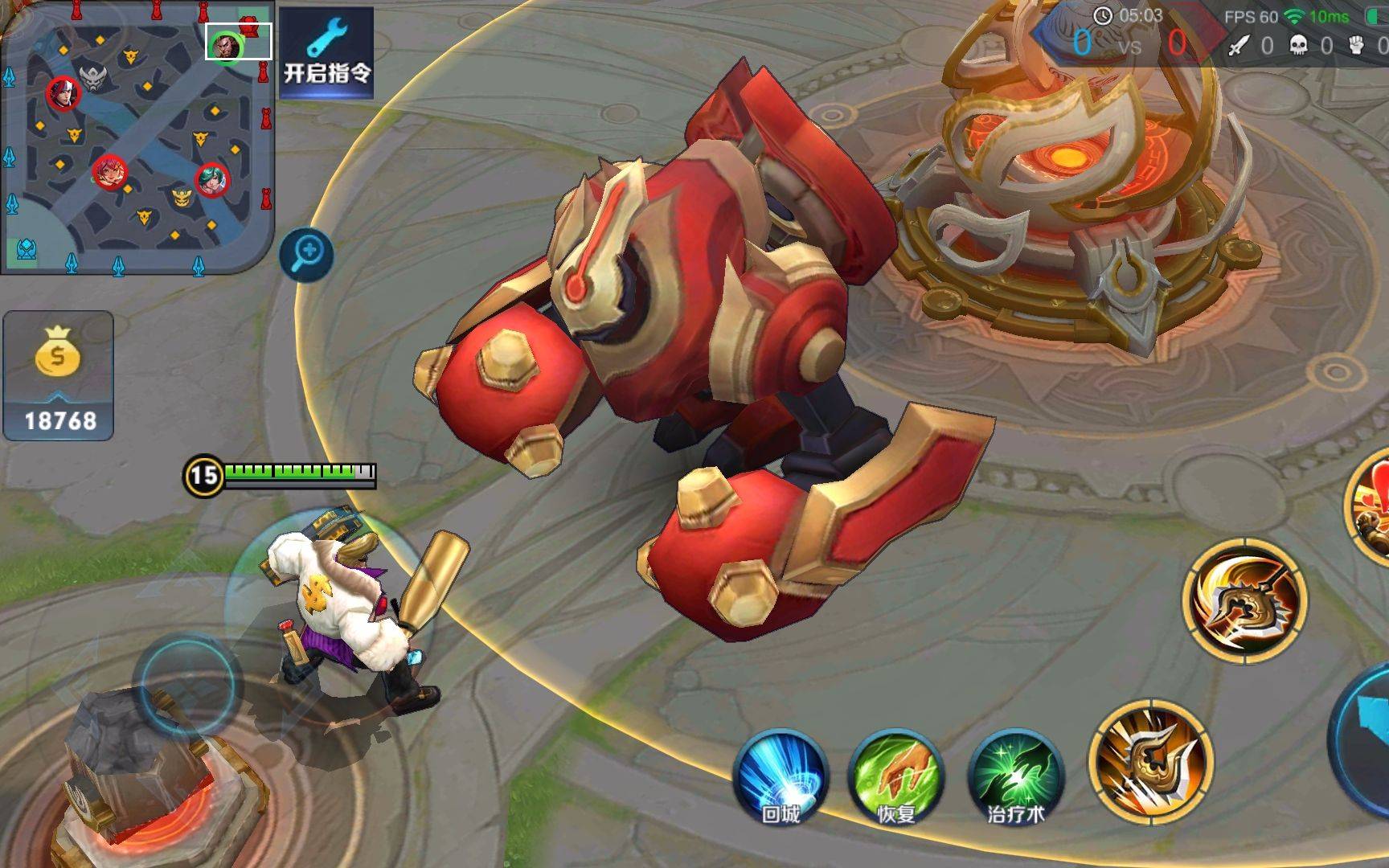Image resolution: width=1389 pixels, height=868 pixels.
Task: Tap the virtual movement joystick
Action: [x=187, y=684]
